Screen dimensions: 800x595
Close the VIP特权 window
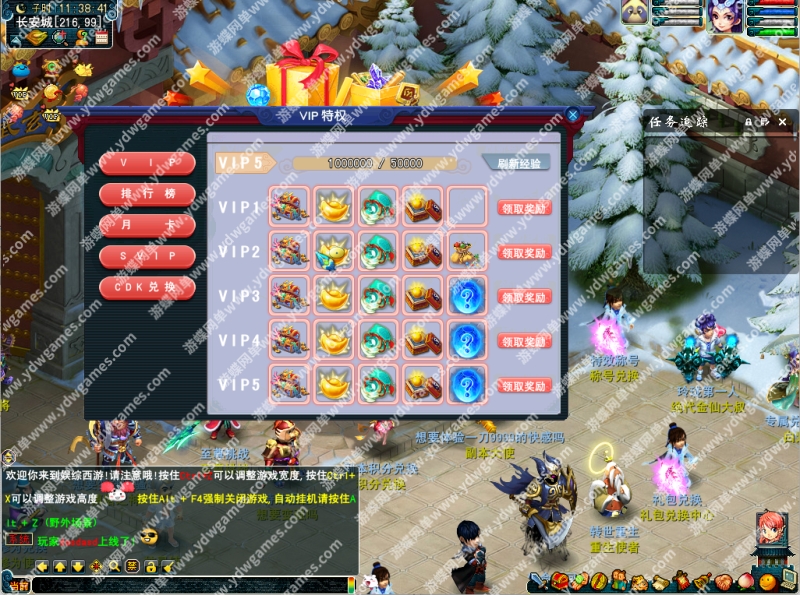[573, 115]
